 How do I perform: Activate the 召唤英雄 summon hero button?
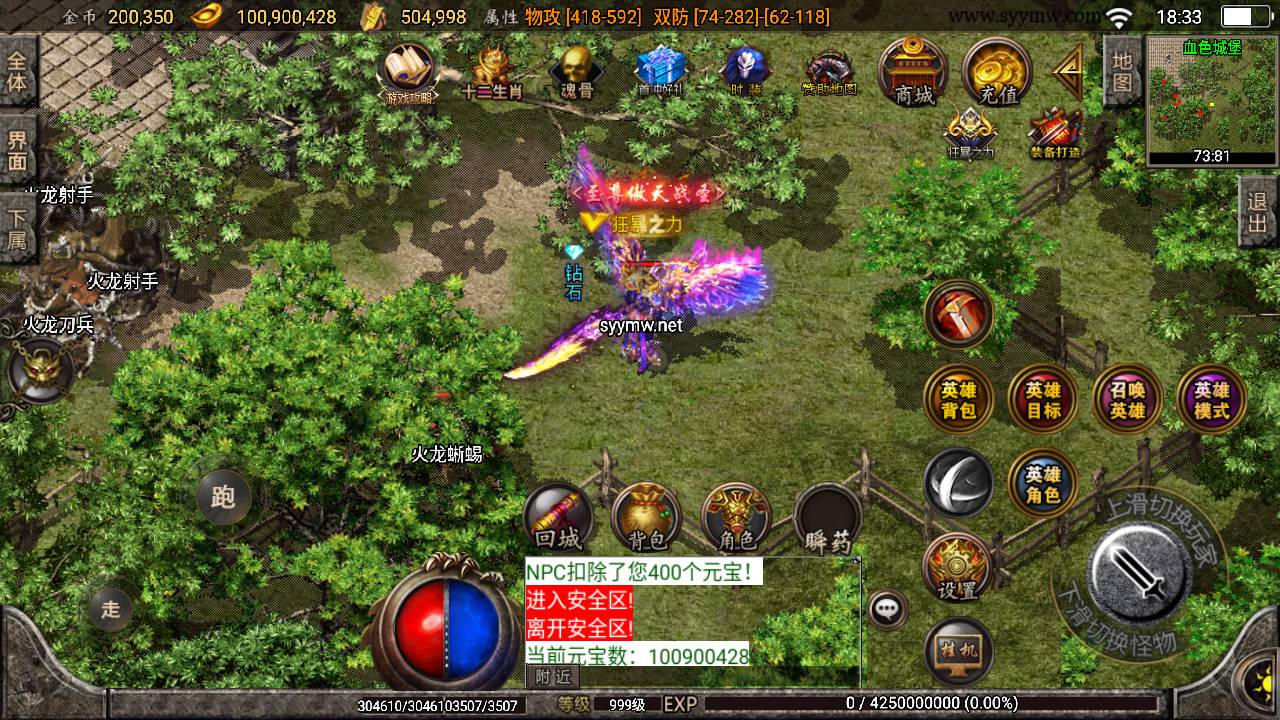(1127, 399)
